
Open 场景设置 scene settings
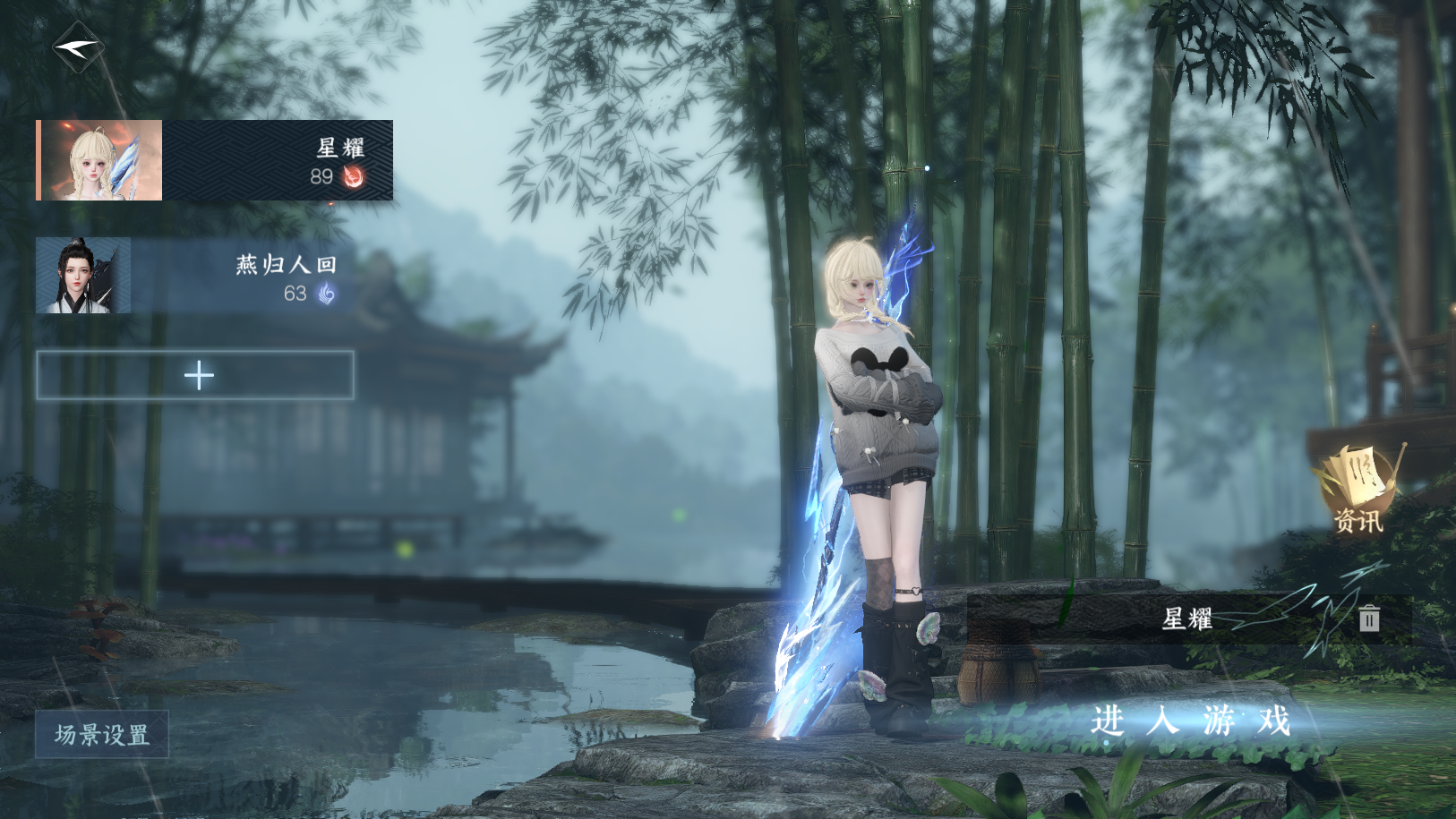[102, 735]
